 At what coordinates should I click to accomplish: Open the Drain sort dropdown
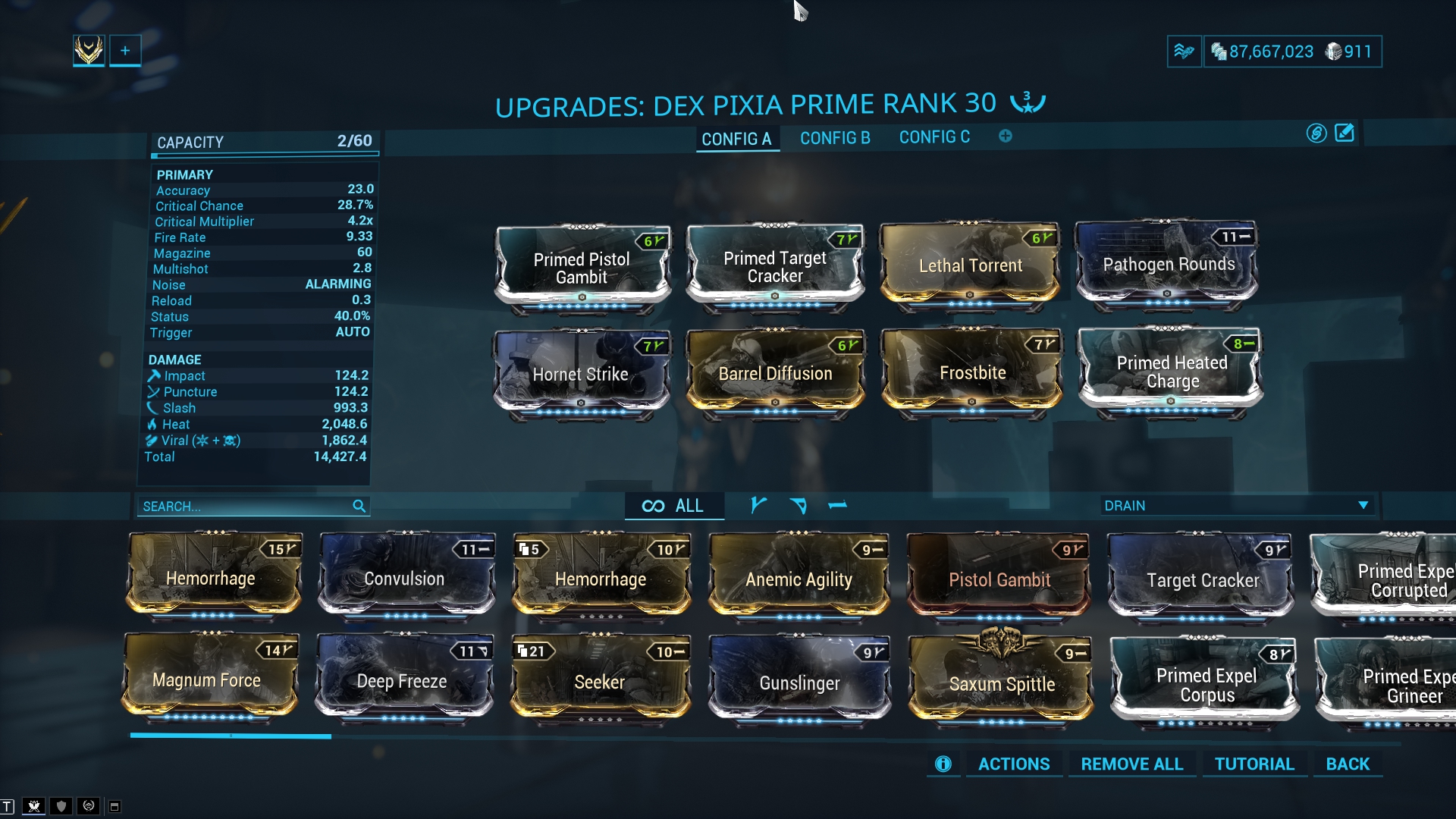[1236, 505]
